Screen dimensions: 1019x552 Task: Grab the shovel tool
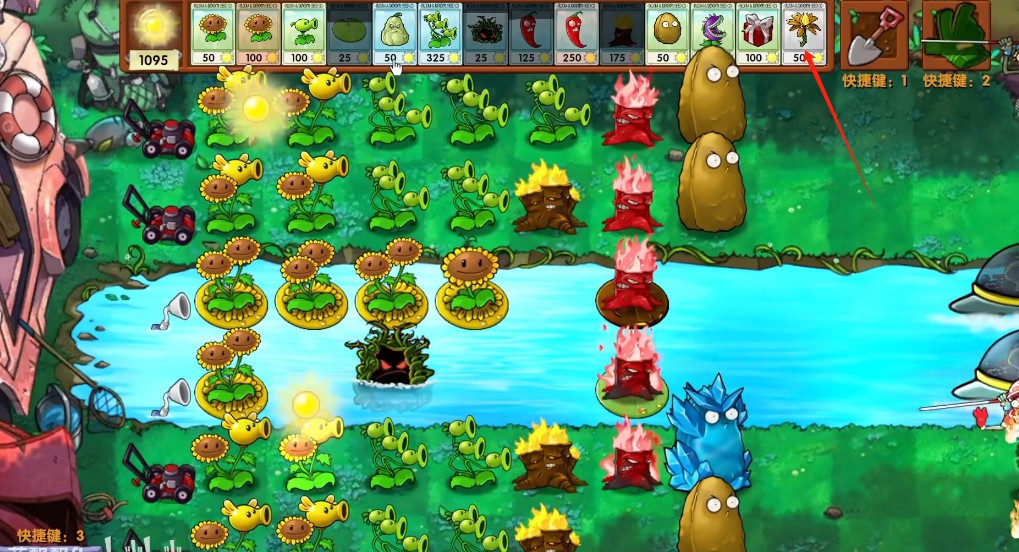click(873, 35)
